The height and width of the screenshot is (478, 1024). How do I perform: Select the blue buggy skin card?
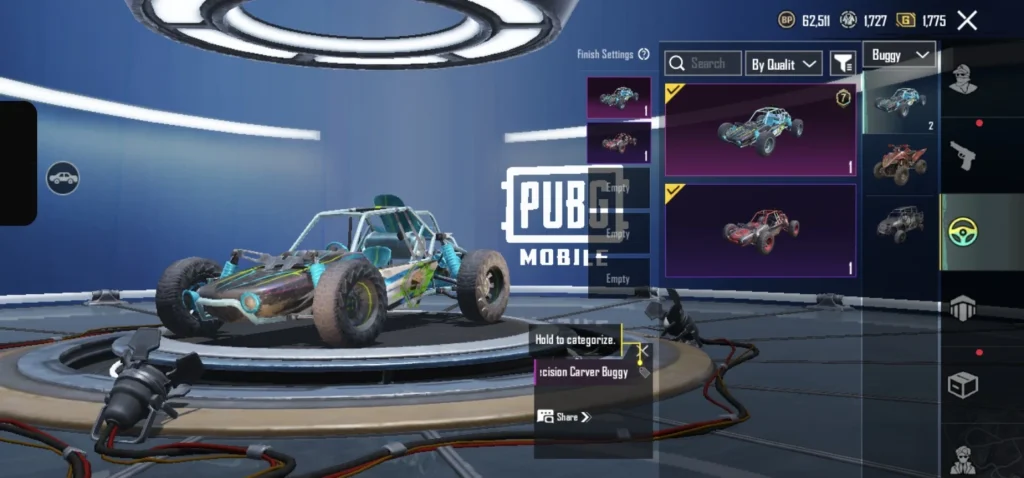[x=760, y=130]
